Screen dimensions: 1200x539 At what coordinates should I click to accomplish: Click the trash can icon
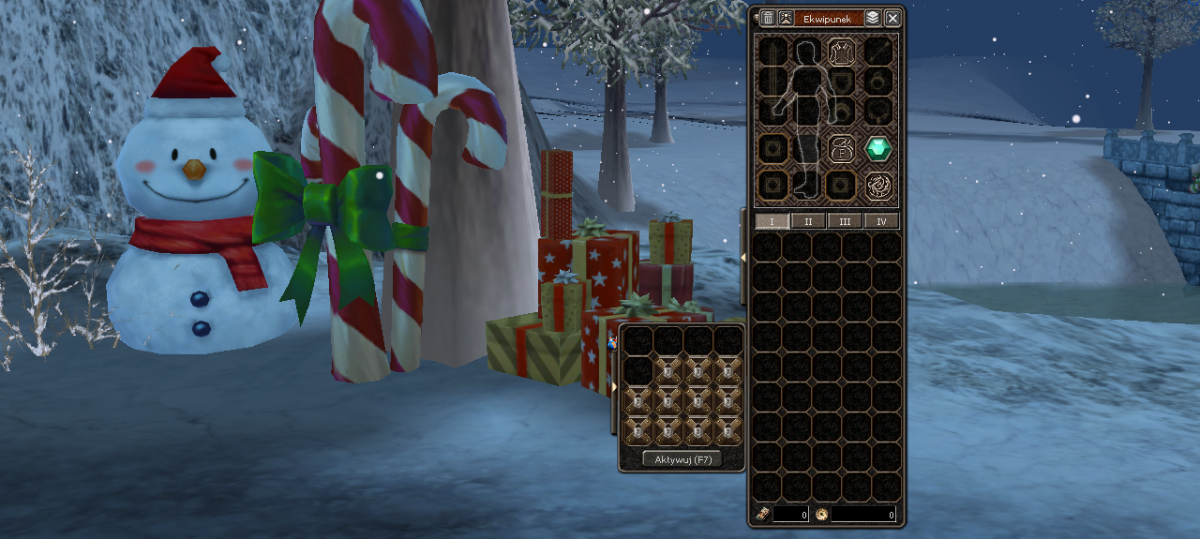pyautogui.click(x=768, y=18)
